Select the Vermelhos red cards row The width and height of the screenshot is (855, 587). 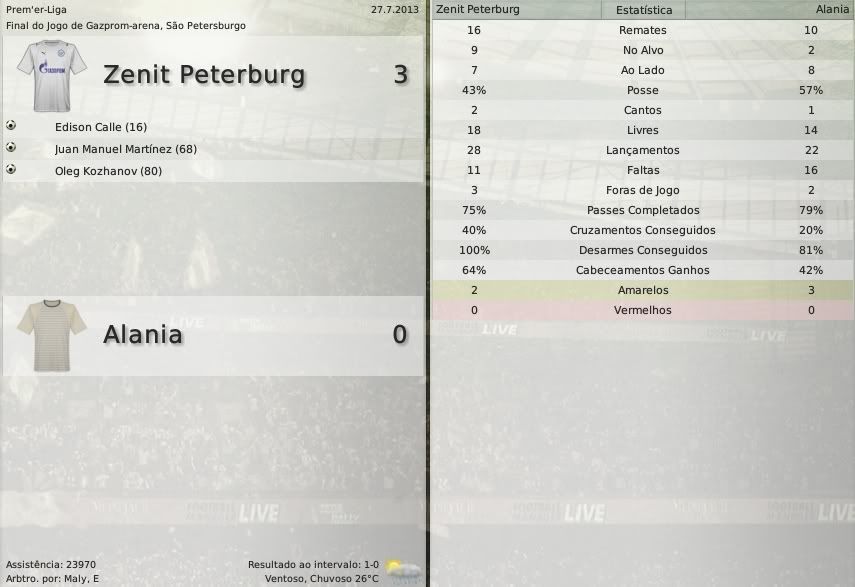[x=642, y=311]
